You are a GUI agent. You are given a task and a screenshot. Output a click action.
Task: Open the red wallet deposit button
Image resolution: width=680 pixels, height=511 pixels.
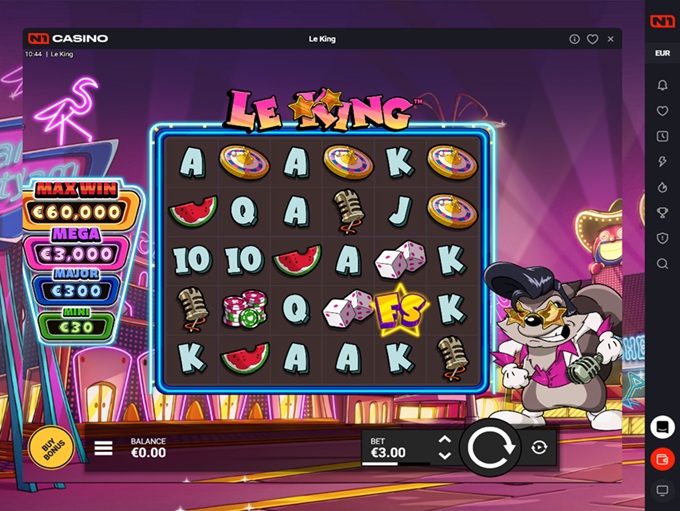pos(661,459)
